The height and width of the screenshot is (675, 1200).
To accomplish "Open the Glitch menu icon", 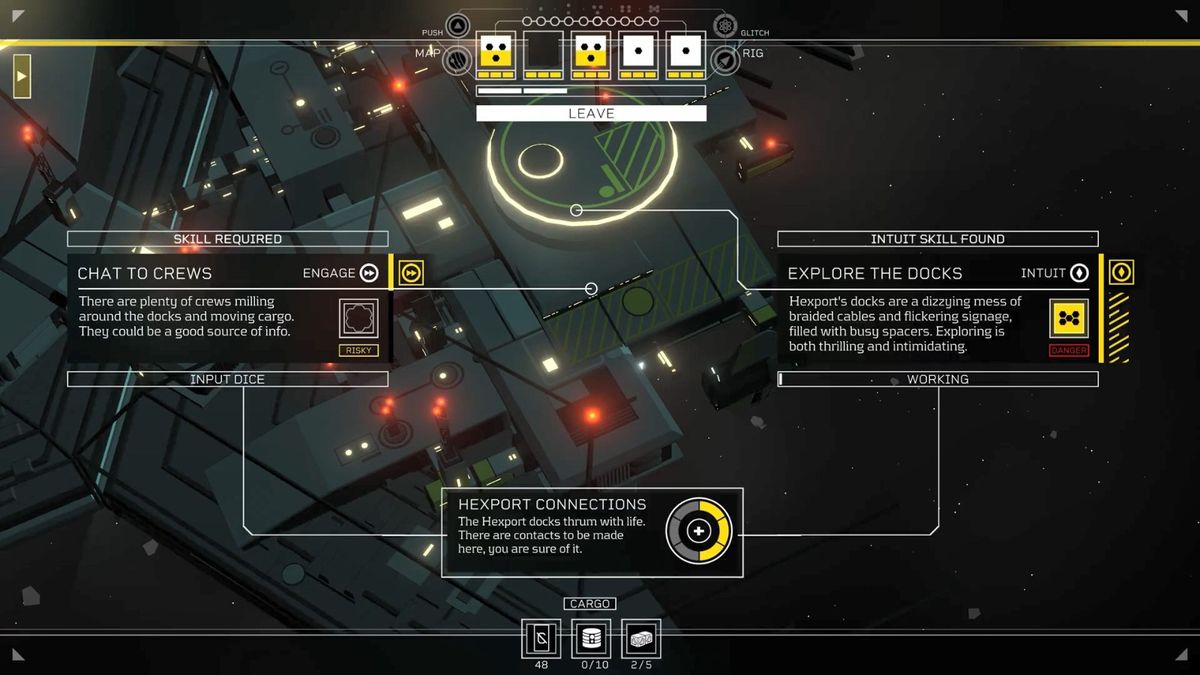I will point(725,27).
